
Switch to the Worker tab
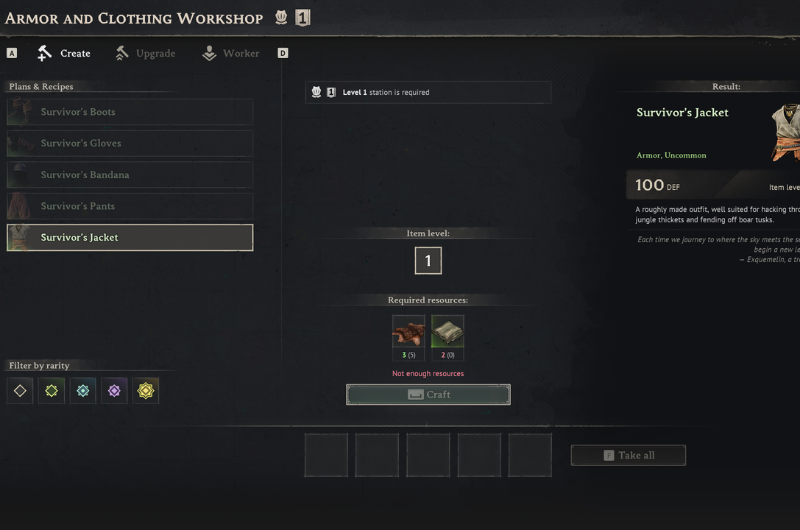(x=231, y=53)
